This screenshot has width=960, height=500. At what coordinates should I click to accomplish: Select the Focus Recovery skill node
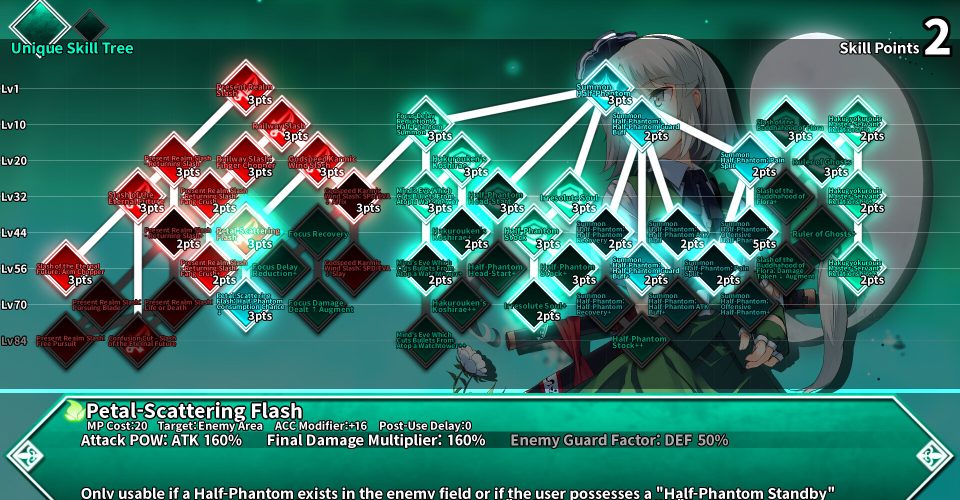click(319, 230)
